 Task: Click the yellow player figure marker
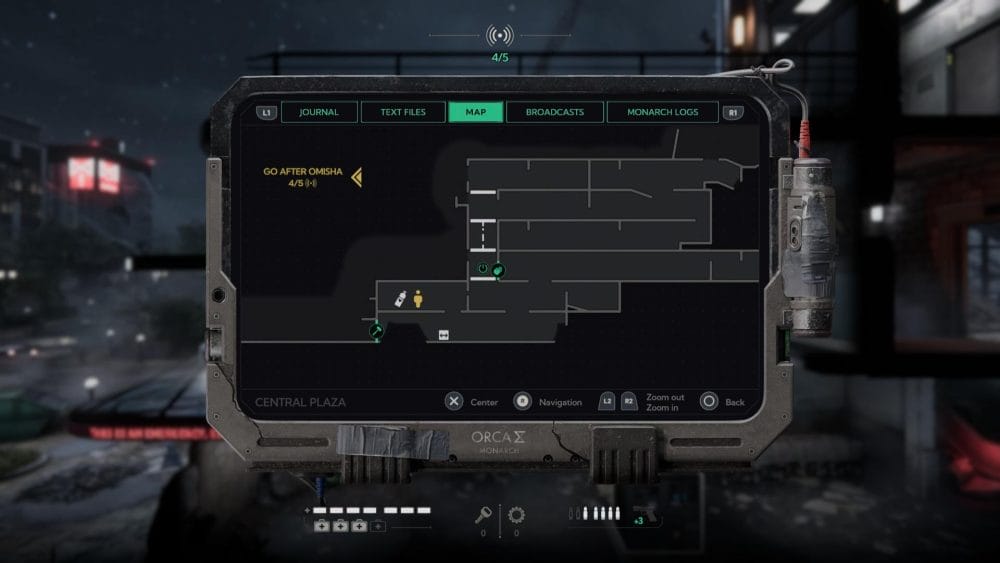(x=418, y=298)
